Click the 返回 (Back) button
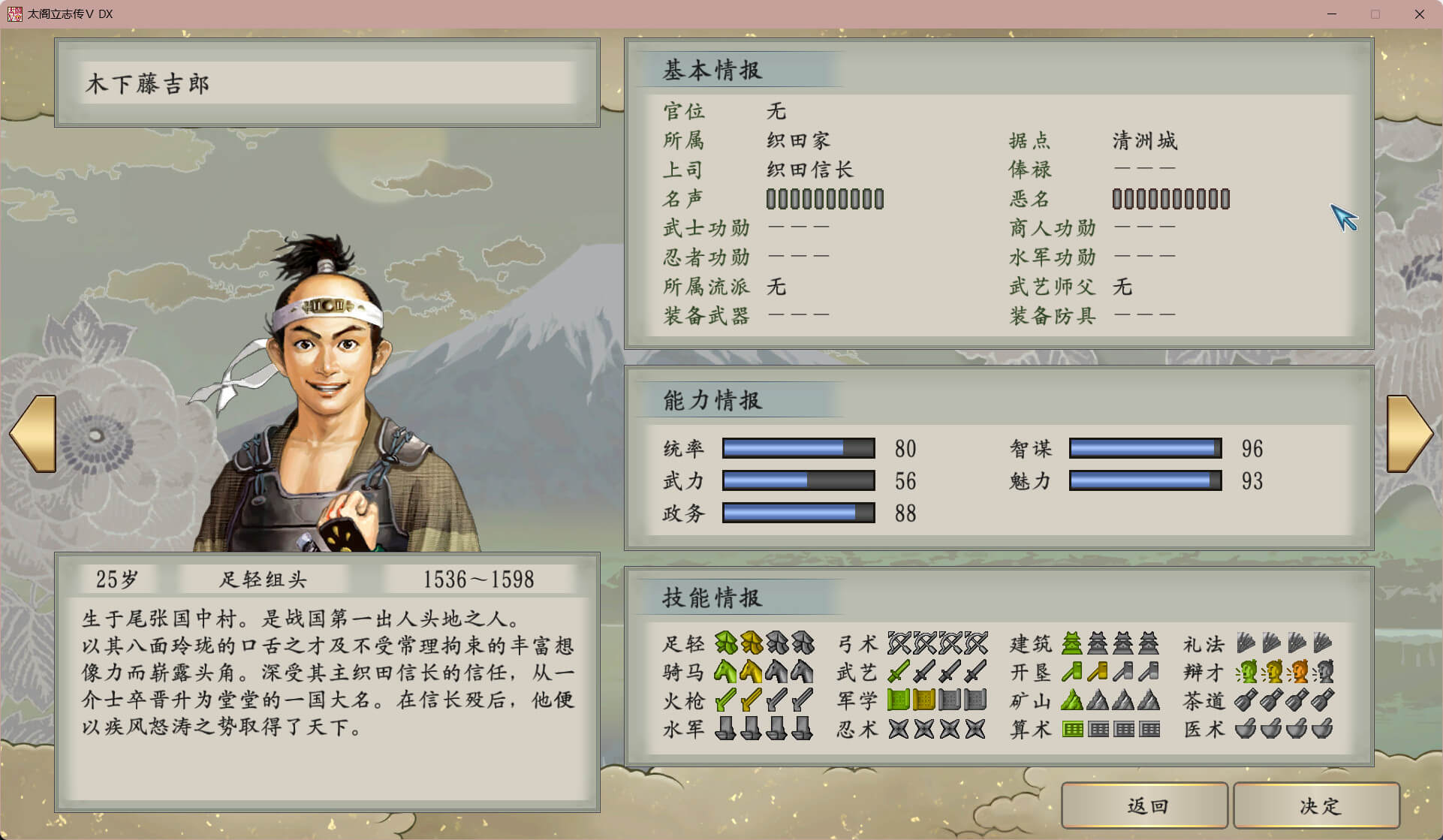This screenshot has width=1443, height=840. [1144, 805]
